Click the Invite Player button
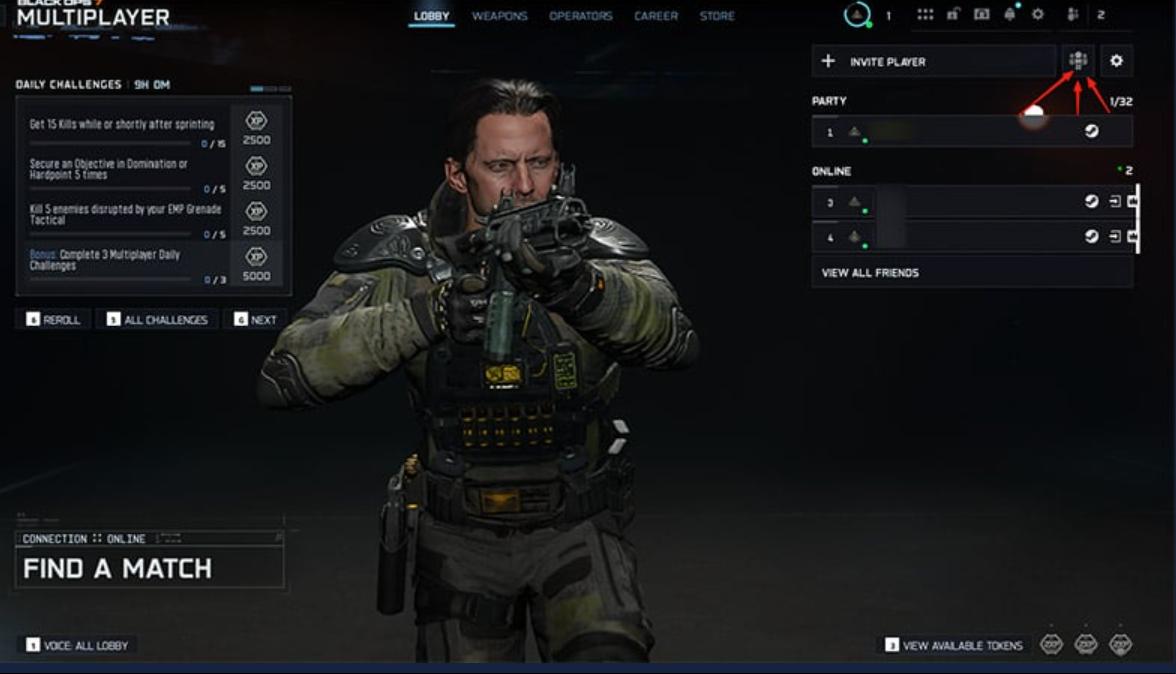 point(933,61)
